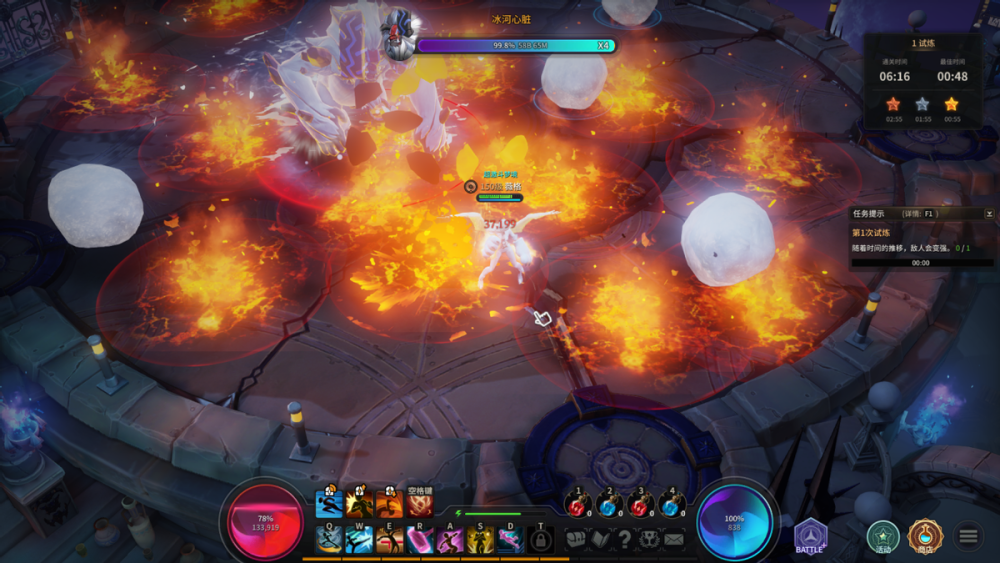Activate the R pink skill

pos(420,540)
